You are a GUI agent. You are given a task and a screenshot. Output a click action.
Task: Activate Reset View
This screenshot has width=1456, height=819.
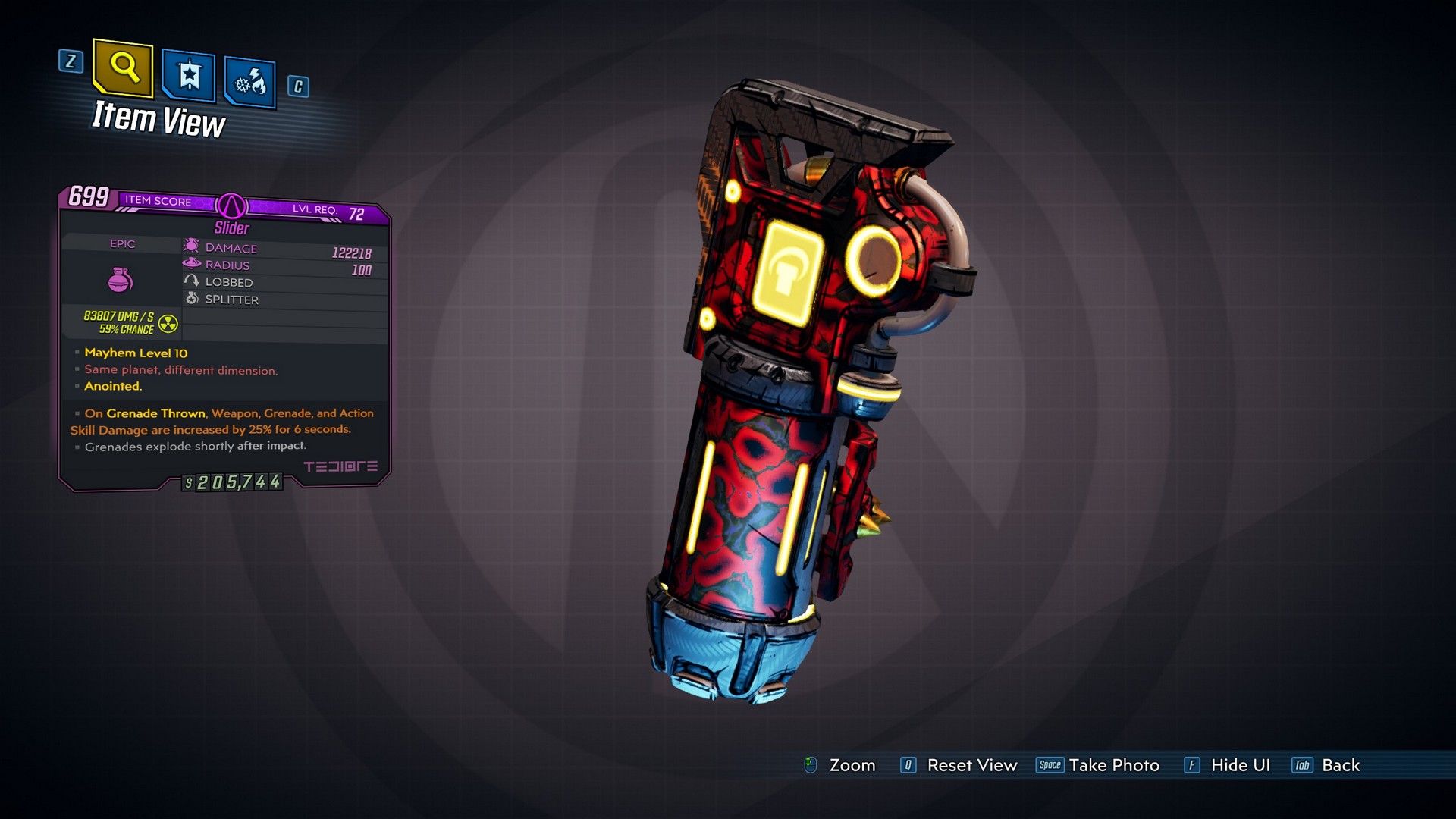point(971,765)
